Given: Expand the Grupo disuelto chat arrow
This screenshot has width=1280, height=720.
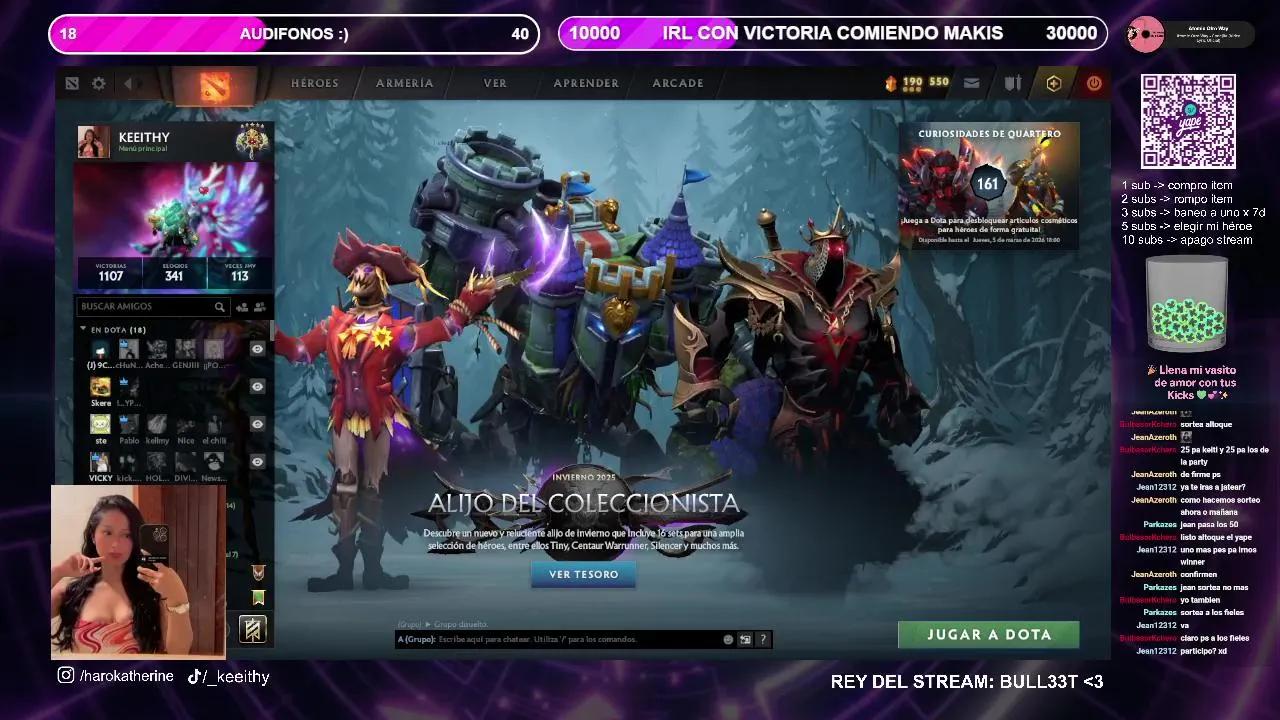Looking at the screenshot, I should tap(427, 624).
